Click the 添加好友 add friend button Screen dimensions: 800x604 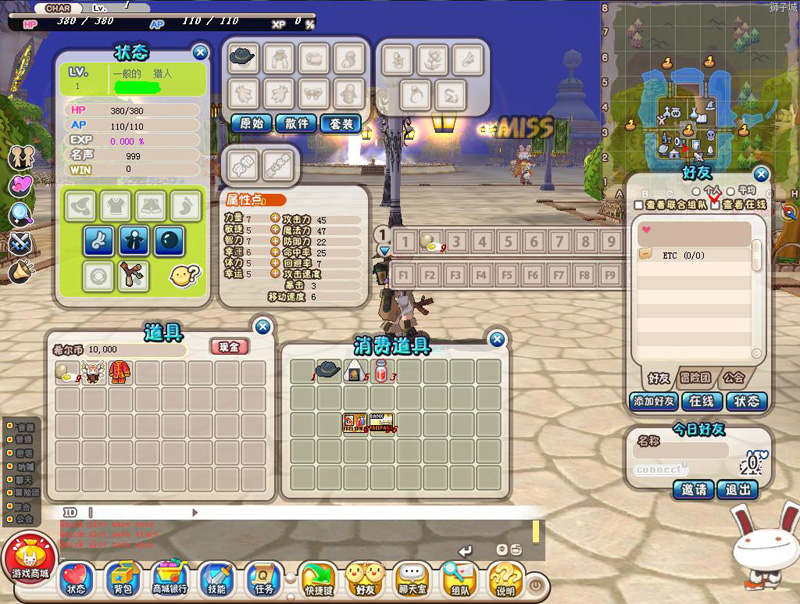pyautogui.click(x=653, y=401)
